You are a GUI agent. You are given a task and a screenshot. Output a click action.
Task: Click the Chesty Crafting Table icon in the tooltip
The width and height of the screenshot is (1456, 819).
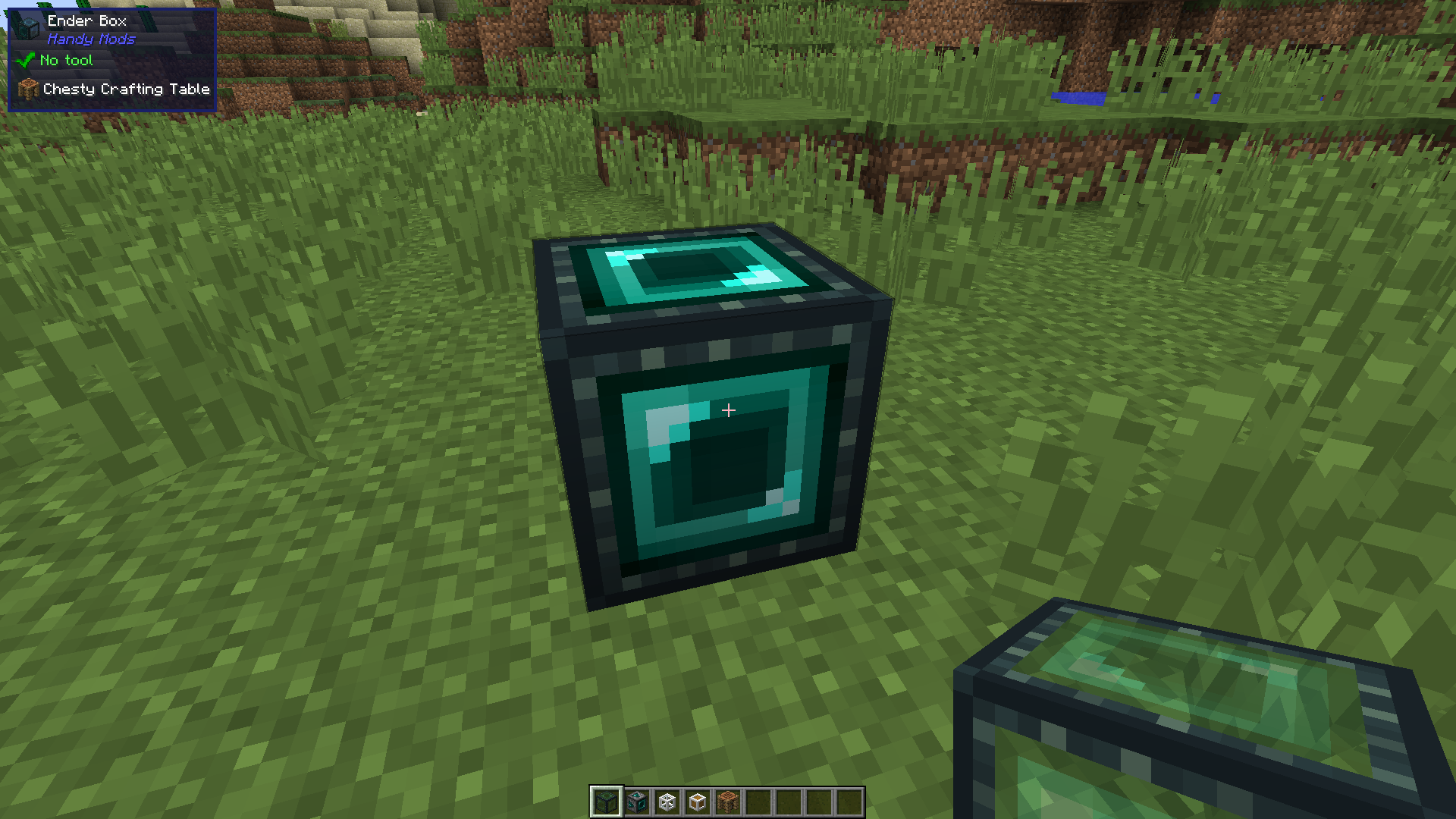pos(27,88)
